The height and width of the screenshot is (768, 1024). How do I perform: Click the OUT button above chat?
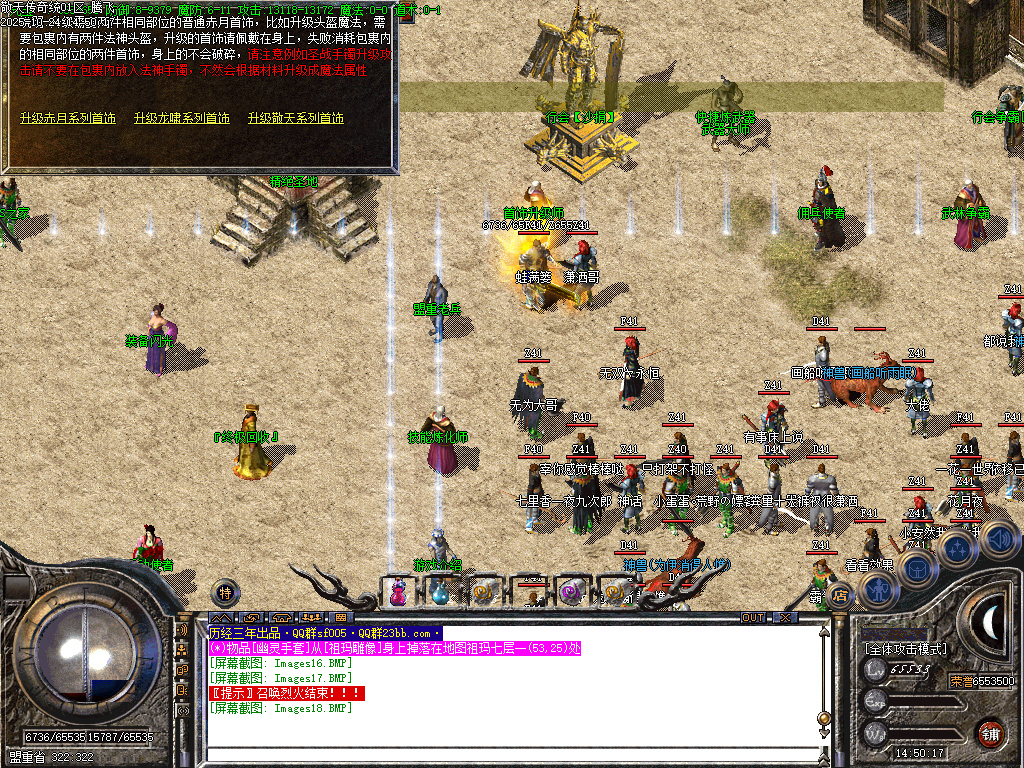pos(753,618)
